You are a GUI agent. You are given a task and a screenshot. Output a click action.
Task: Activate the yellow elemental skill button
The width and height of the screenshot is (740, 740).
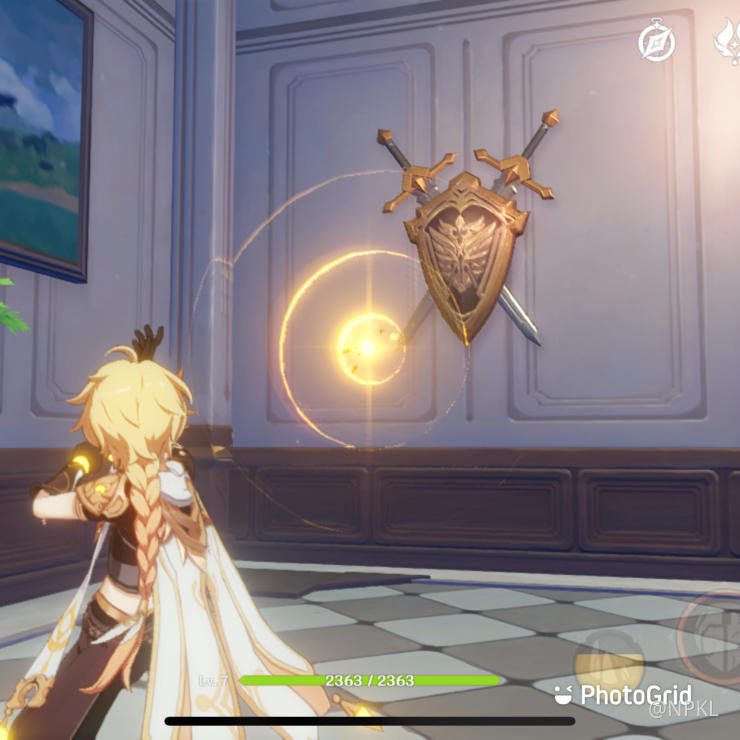coord(608,654)
